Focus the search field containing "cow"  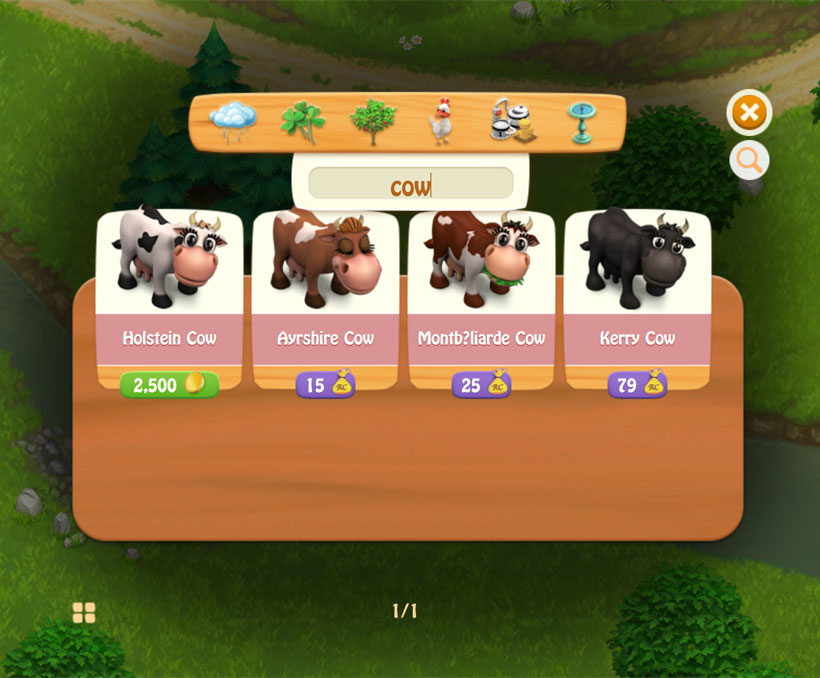pyautogui.click(x=410, y=184)
